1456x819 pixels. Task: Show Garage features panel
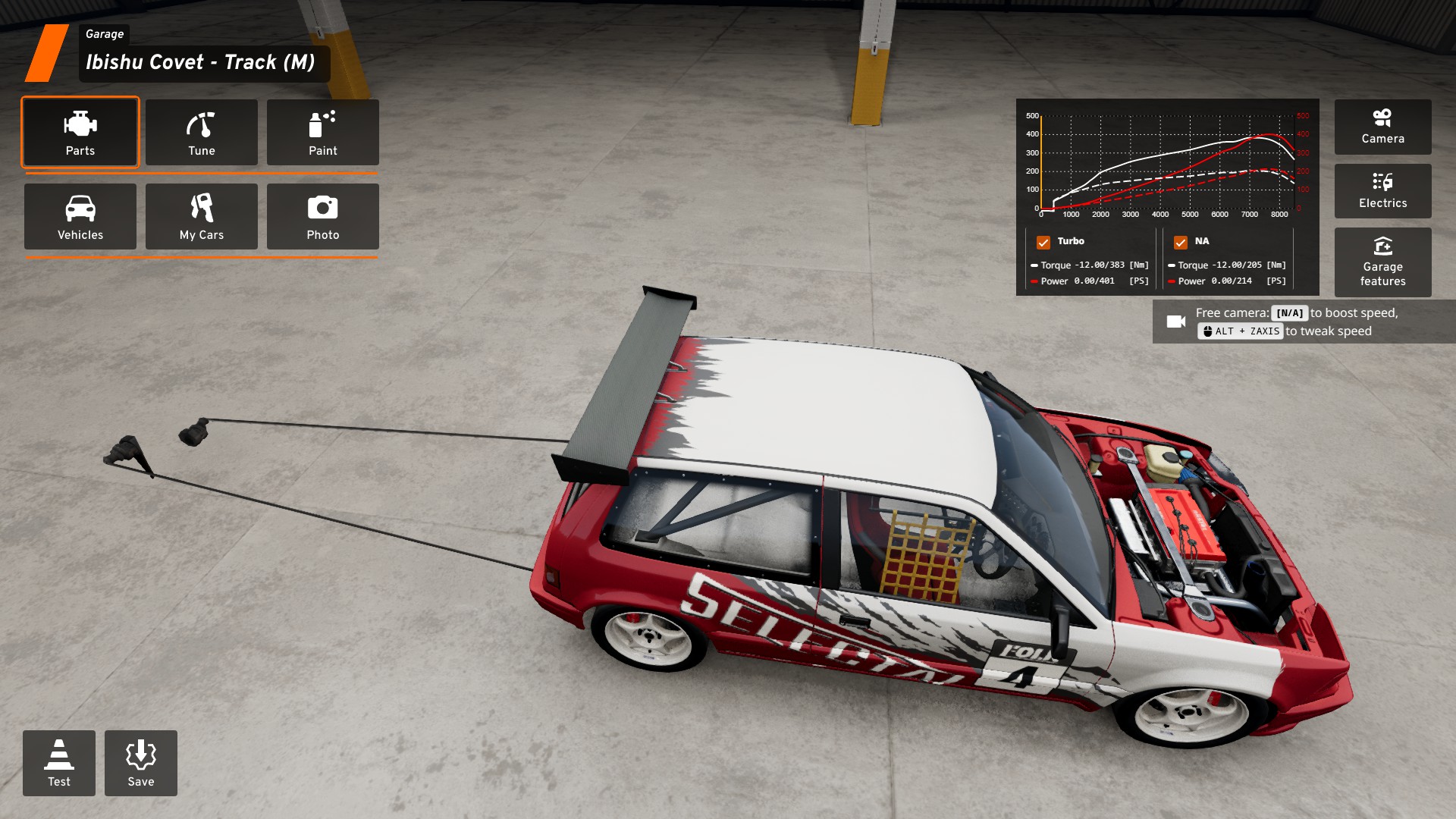1382,262
